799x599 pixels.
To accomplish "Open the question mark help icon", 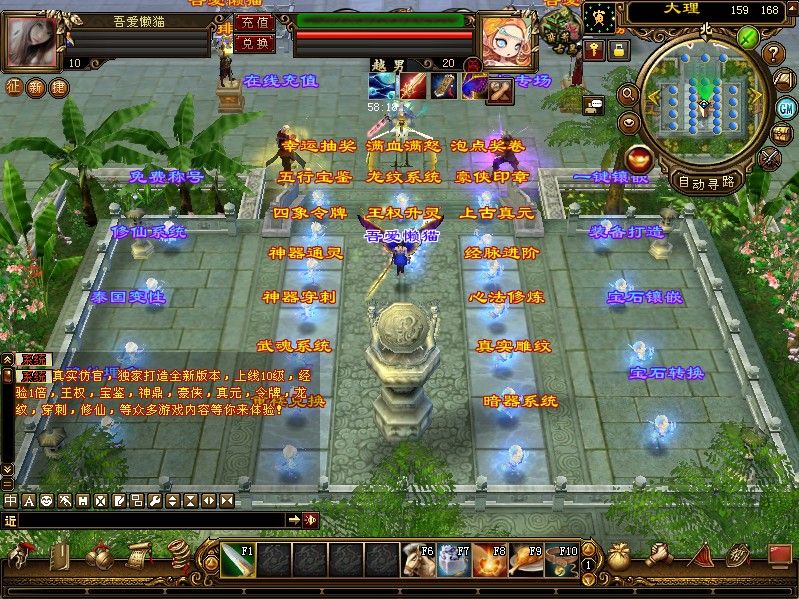I will tap(773, 54).
